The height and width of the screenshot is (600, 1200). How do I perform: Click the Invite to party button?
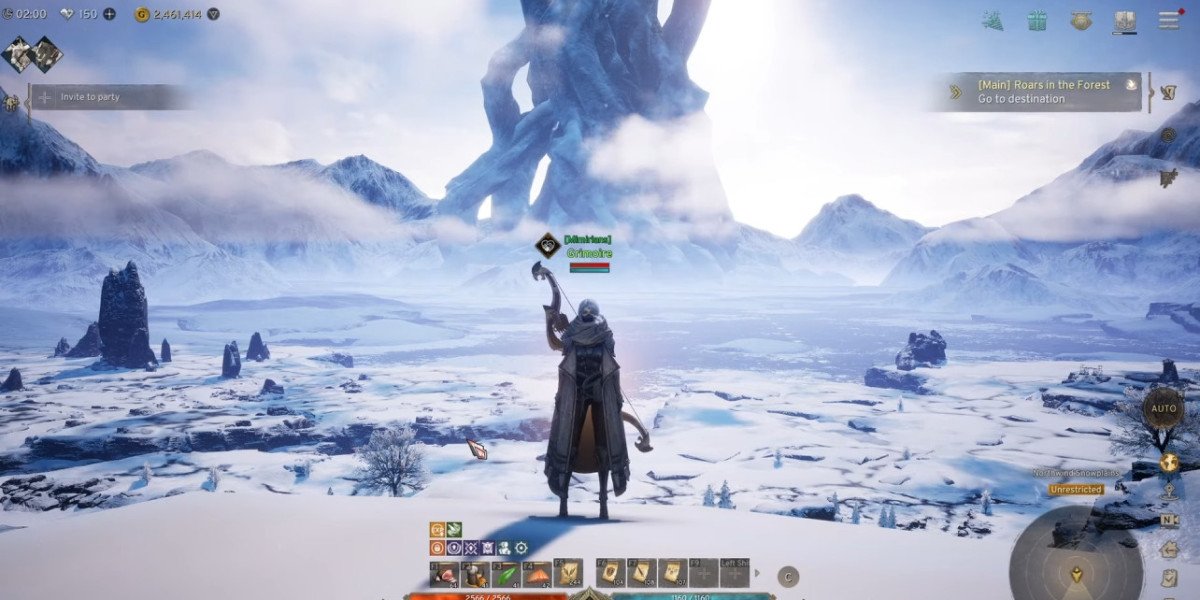coord(108,97)
